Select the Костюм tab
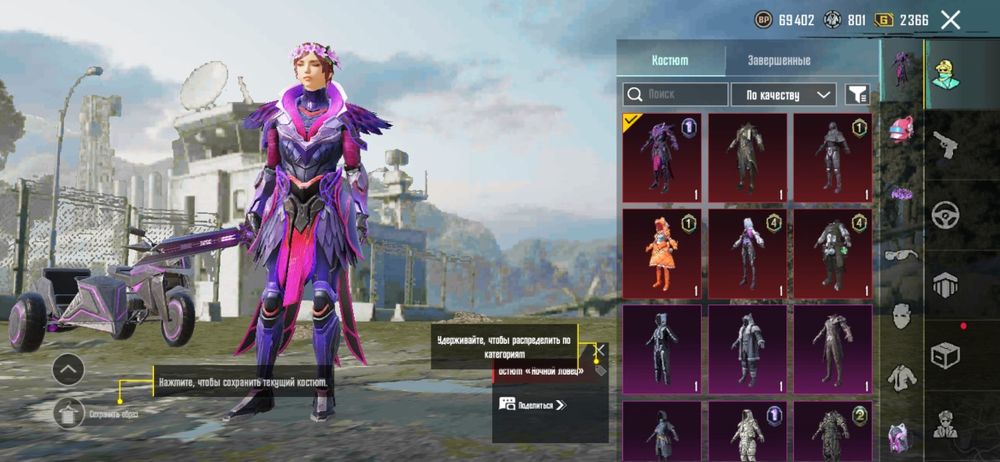Viewport: 1000px width, 462px height. pos(670,60)
